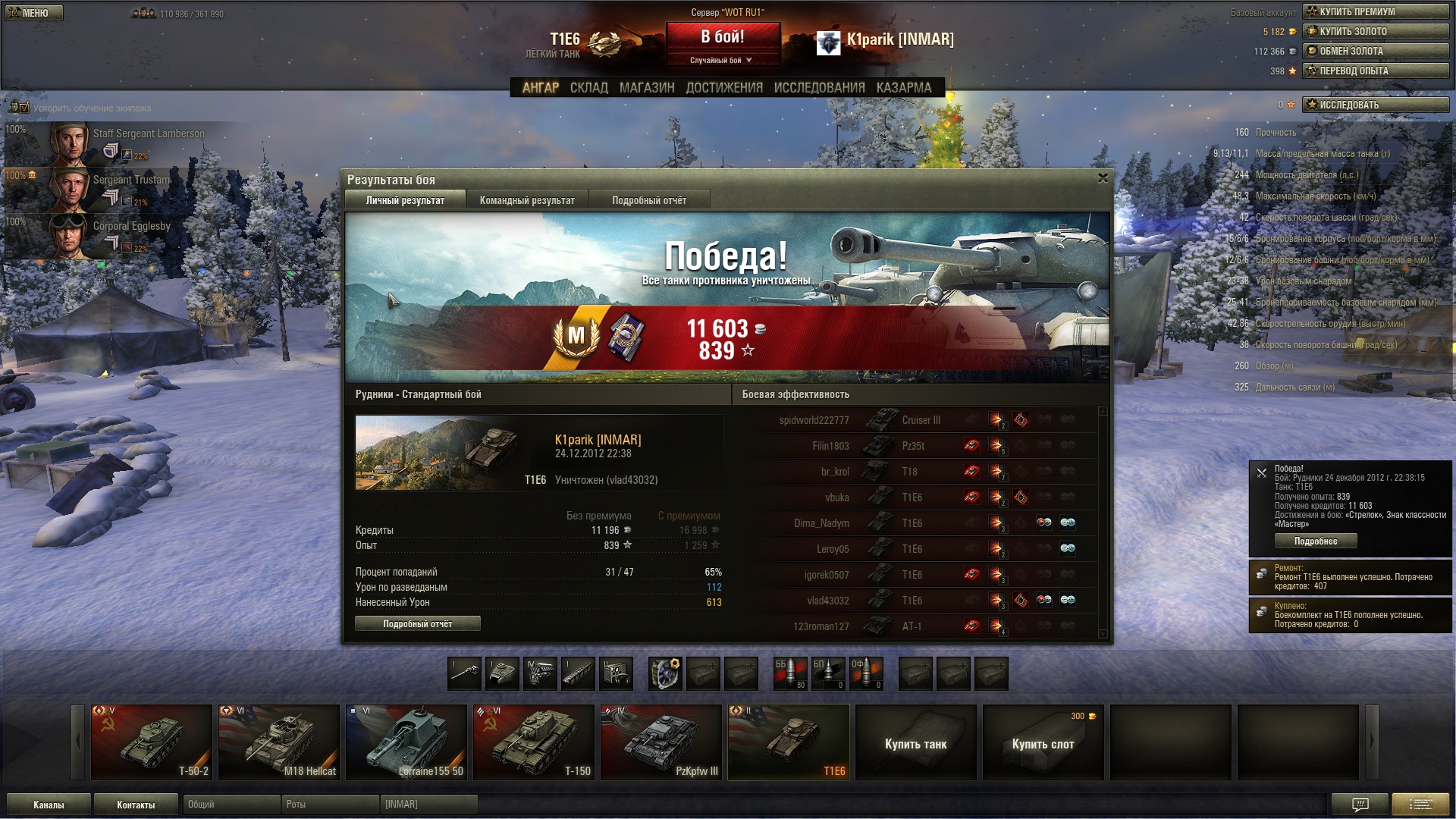This screenshot has height=819, width=1456.
Task: Switch to Командный результат tab
Action: (527, 200)
